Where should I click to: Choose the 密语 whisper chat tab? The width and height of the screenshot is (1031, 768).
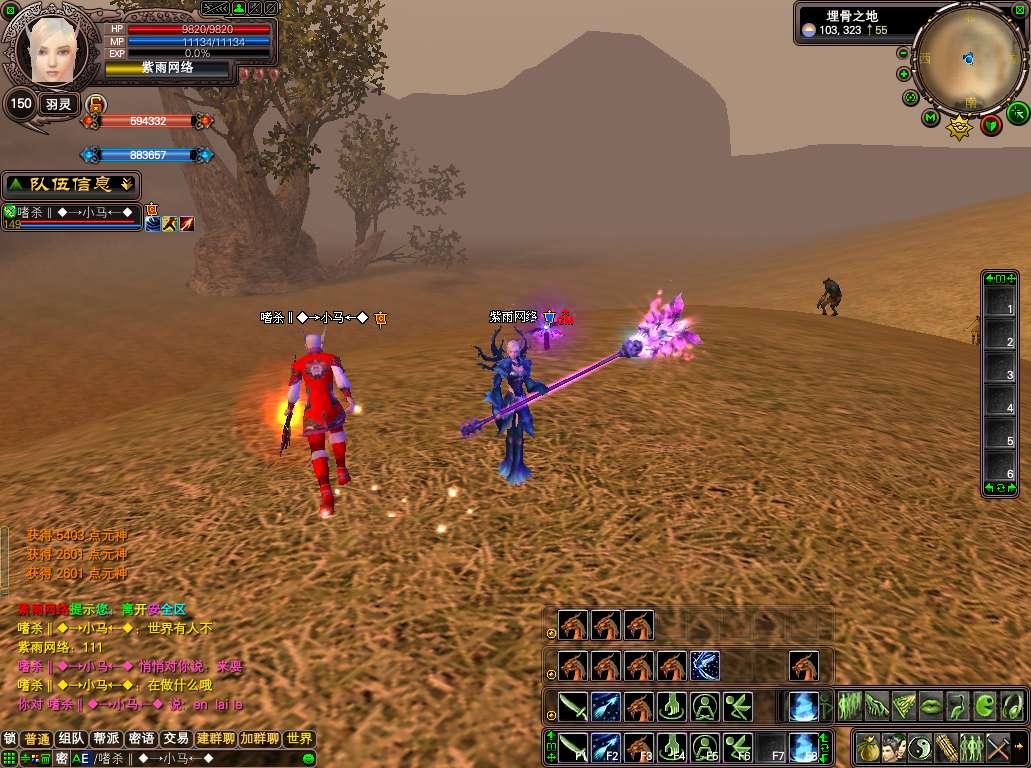tap(141, 739)
